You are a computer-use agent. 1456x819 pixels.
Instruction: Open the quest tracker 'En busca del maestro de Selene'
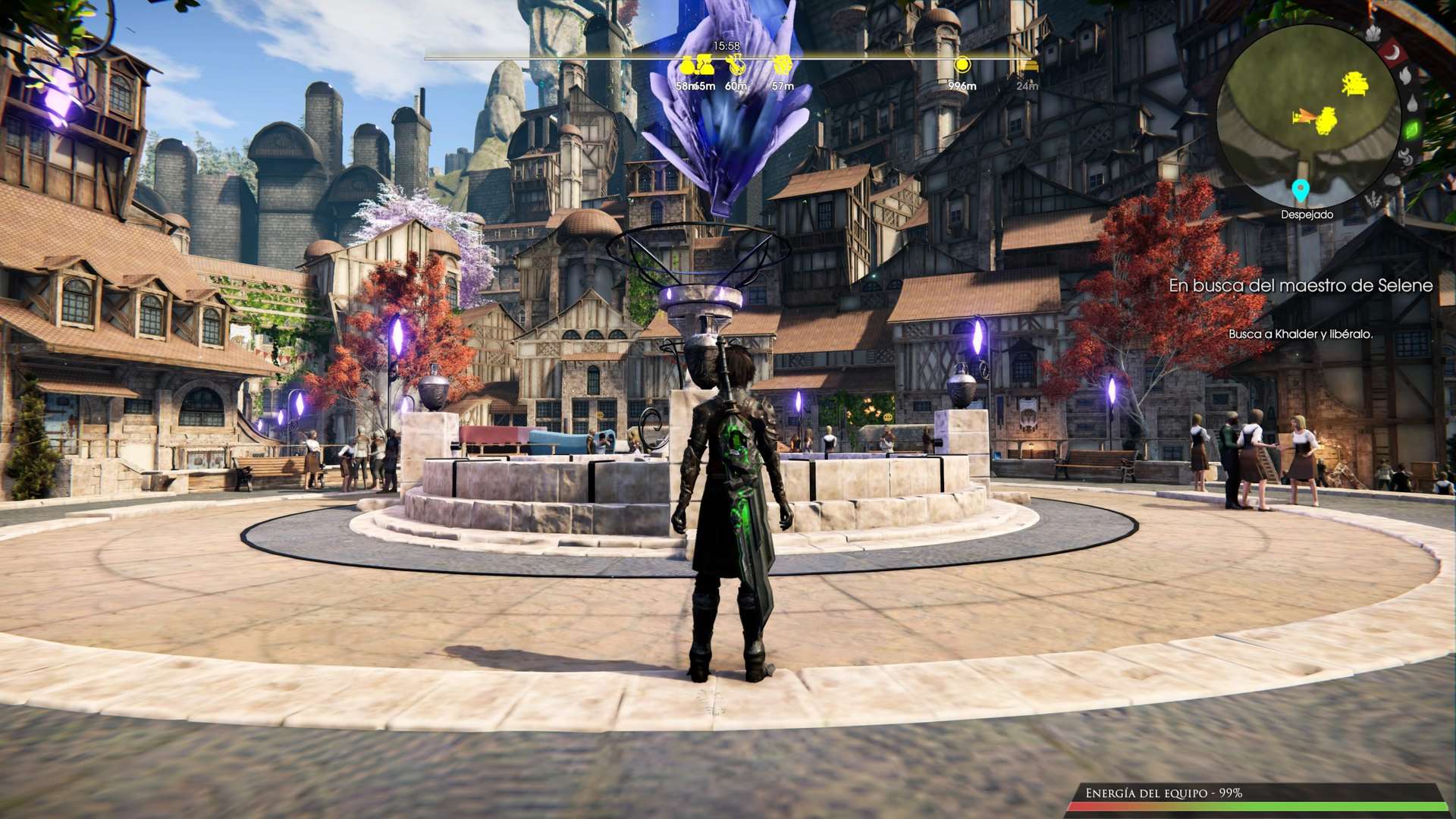pyautogui.click(x=1300, y=286)
